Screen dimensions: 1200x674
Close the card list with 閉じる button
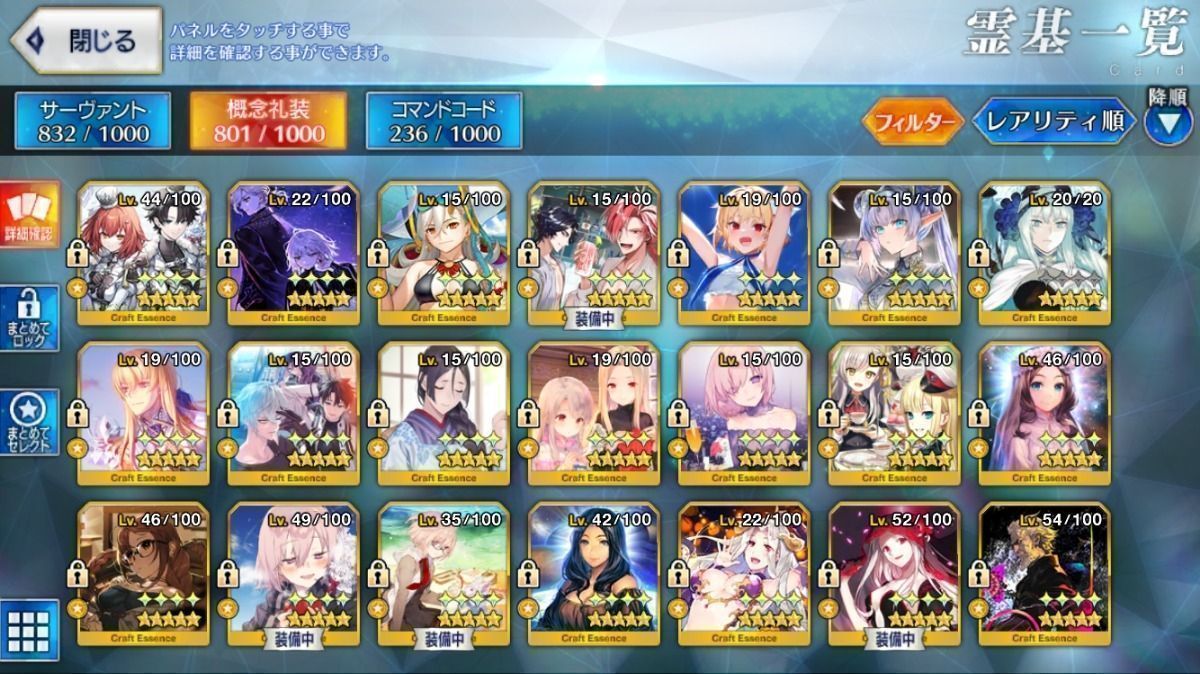(x=86, y=42)
